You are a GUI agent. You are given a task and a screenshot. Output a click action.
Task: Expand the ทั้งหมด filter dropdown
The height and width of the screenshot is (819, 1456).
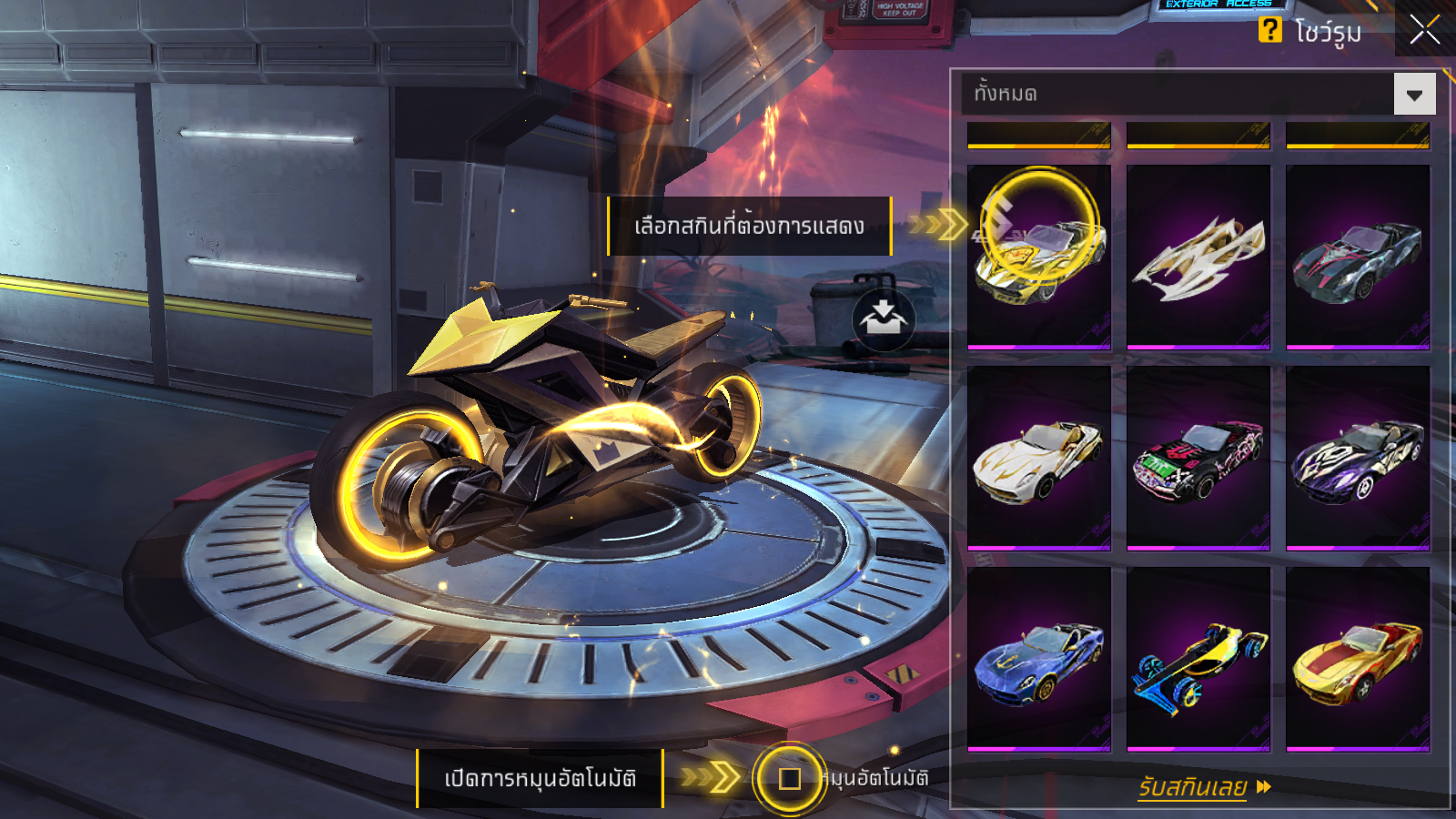click(1414, 94)
